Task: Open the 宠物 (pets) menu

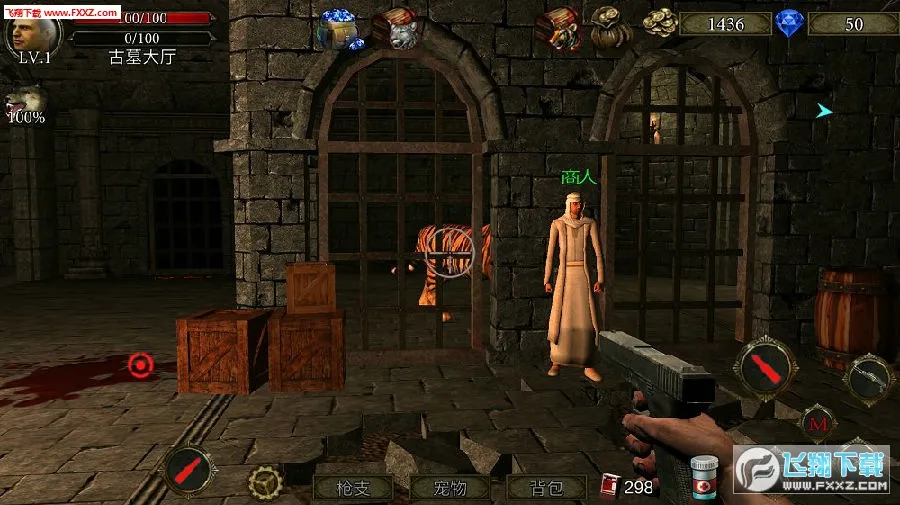Action: [450, 488]
